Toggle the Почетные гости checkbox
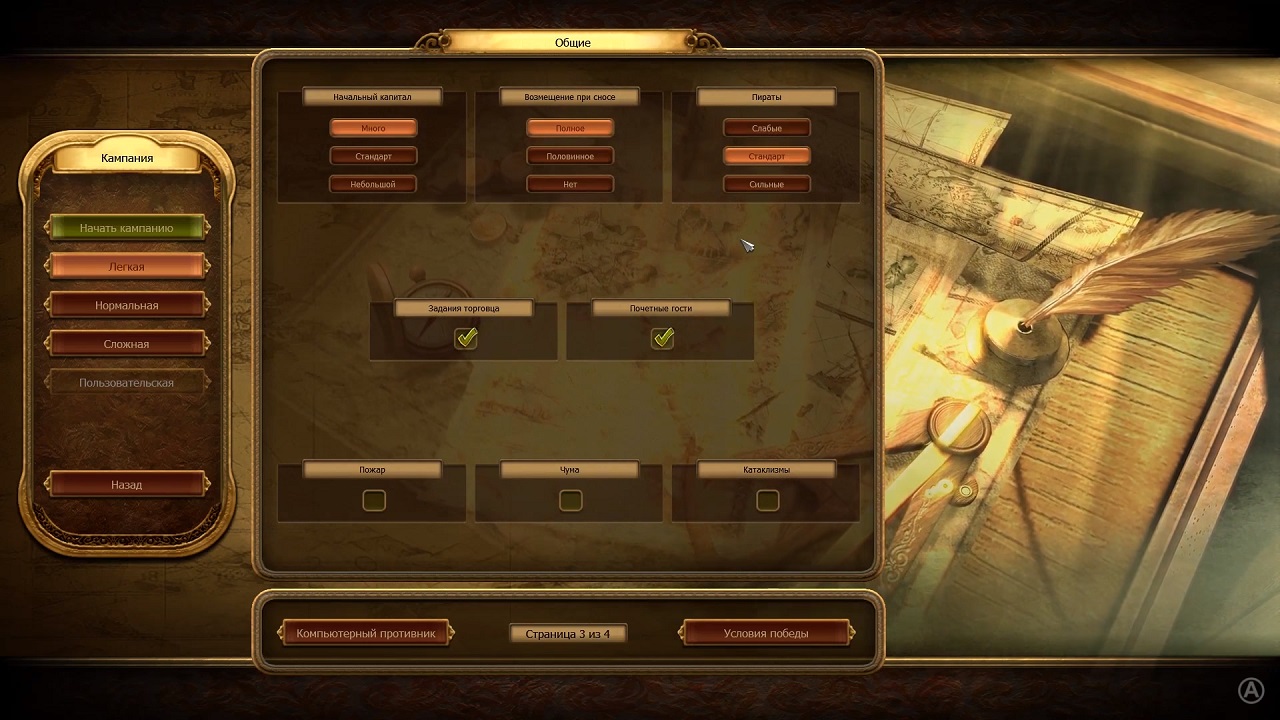1280x720 pixels. point(662,339)
